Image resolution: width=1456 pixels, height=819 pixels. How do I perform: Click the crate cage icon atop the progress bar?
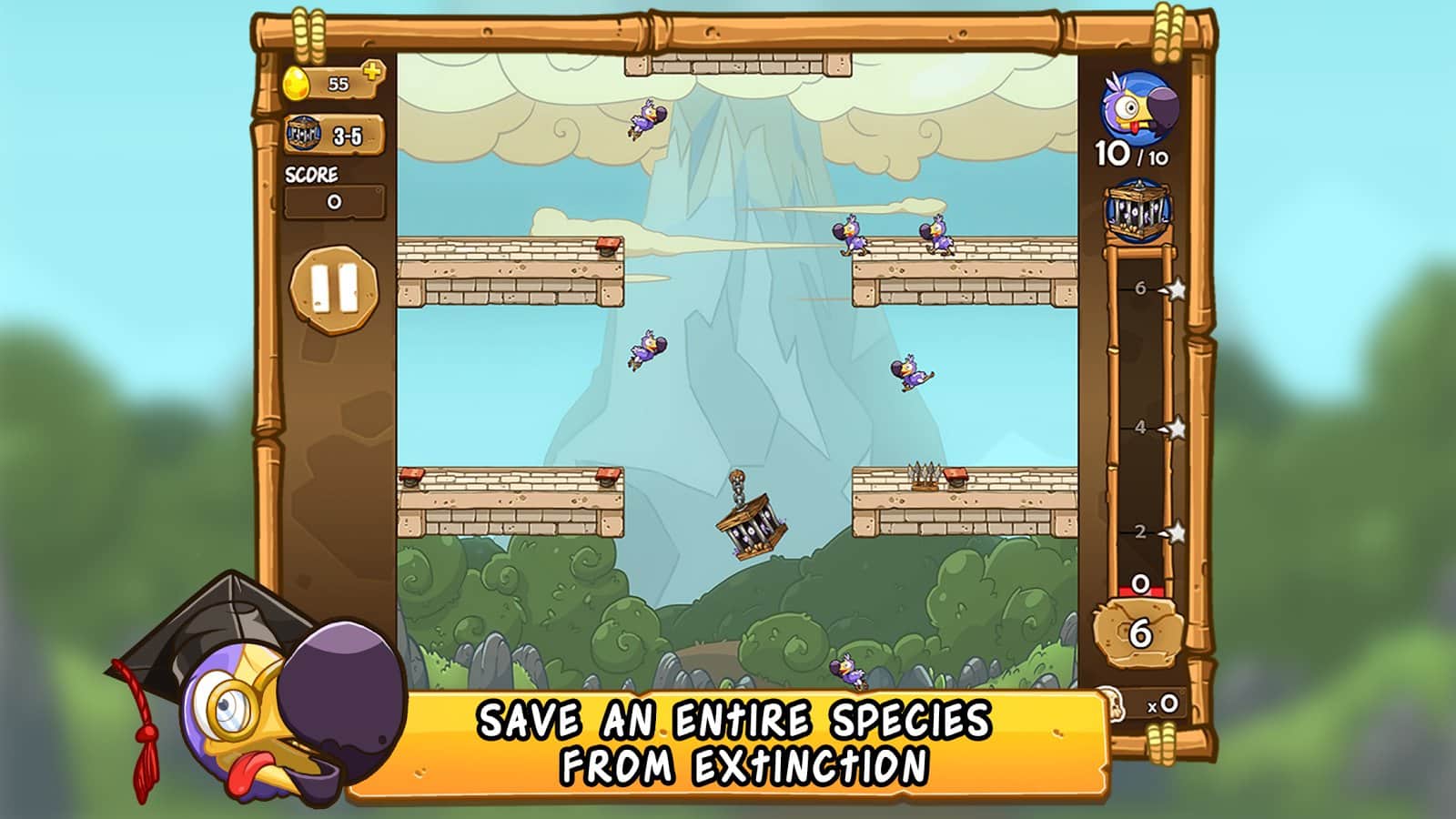coord(1138,212)
